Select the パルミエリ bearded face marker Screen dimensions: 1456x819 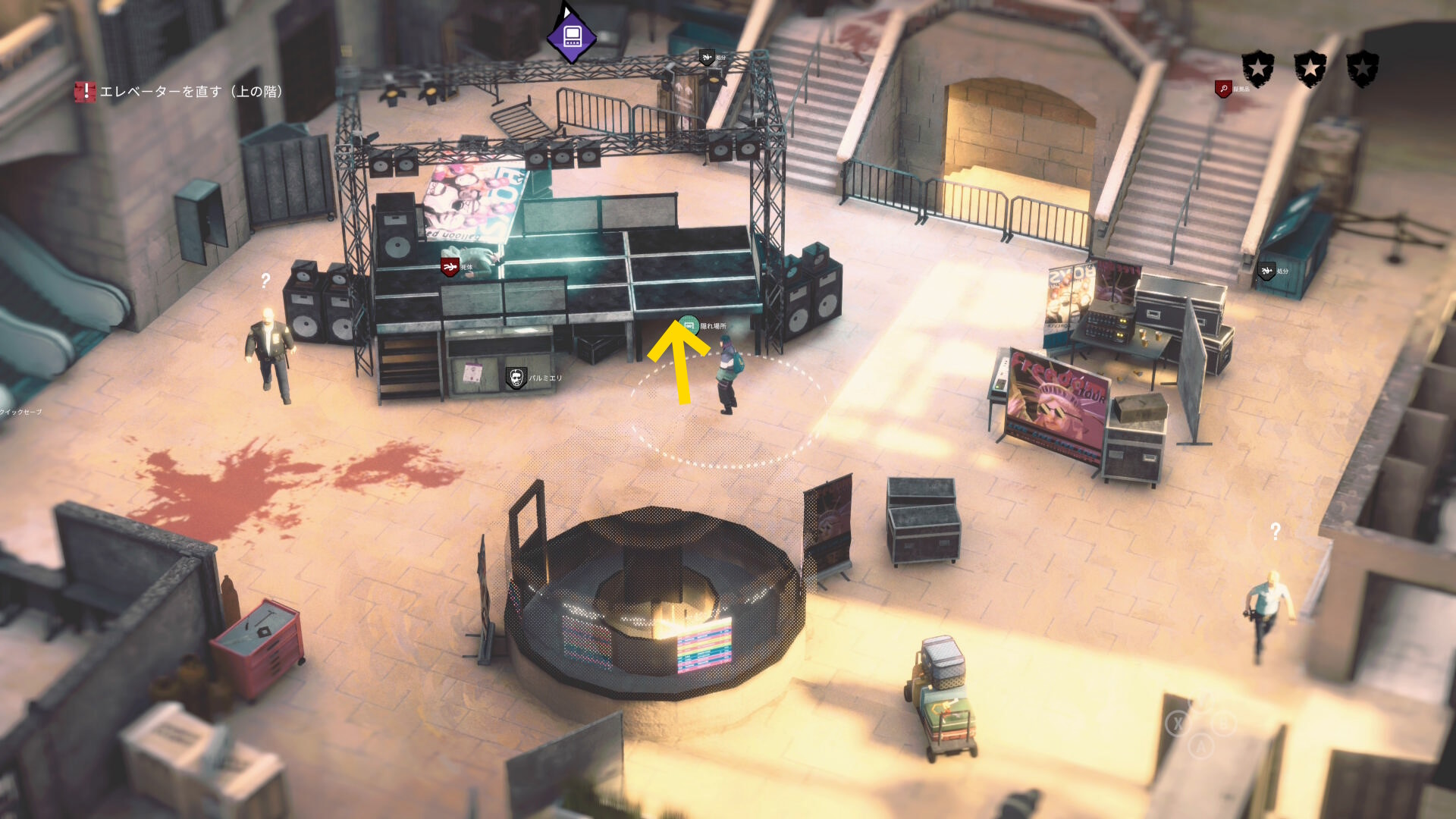pos(516,378)
